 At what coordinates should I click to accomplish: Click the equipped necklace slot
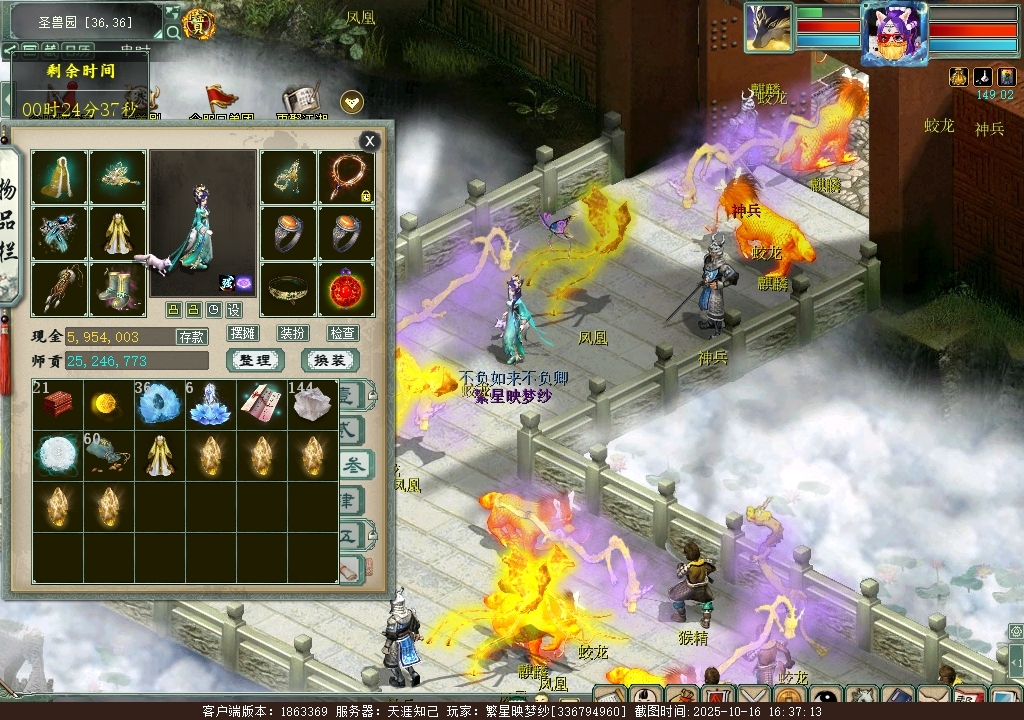(347, 177)
